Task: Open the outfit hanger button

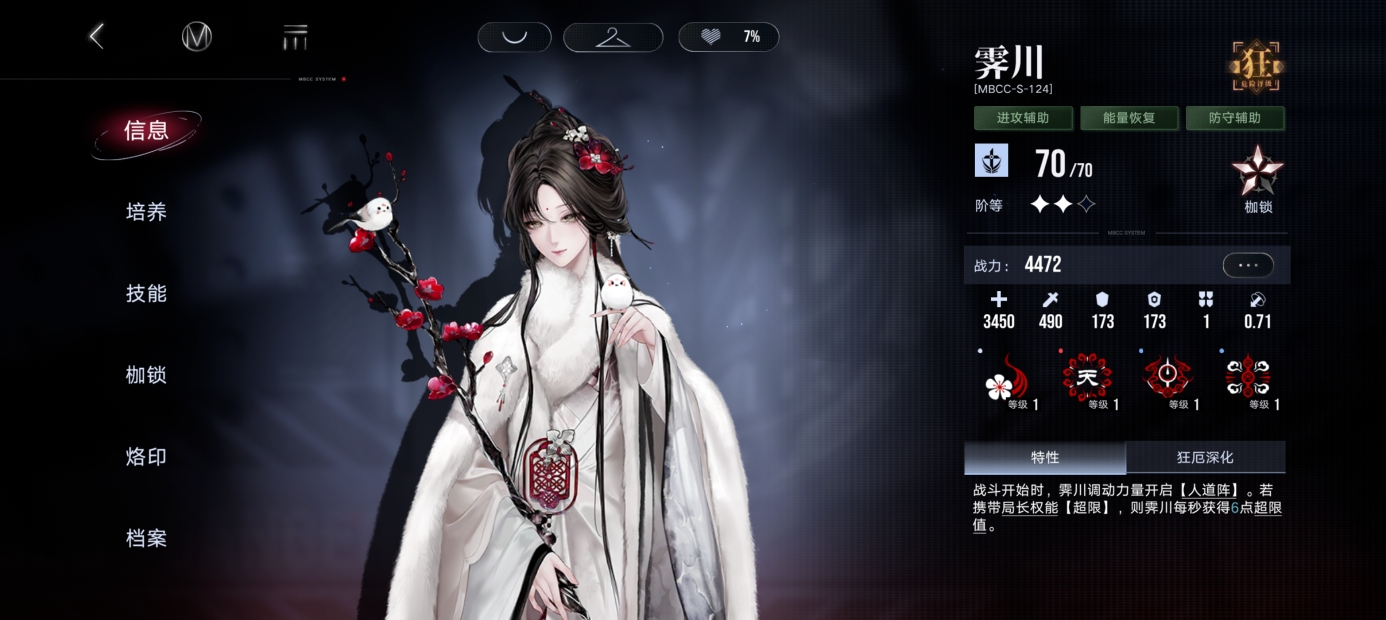Action: 613,37
